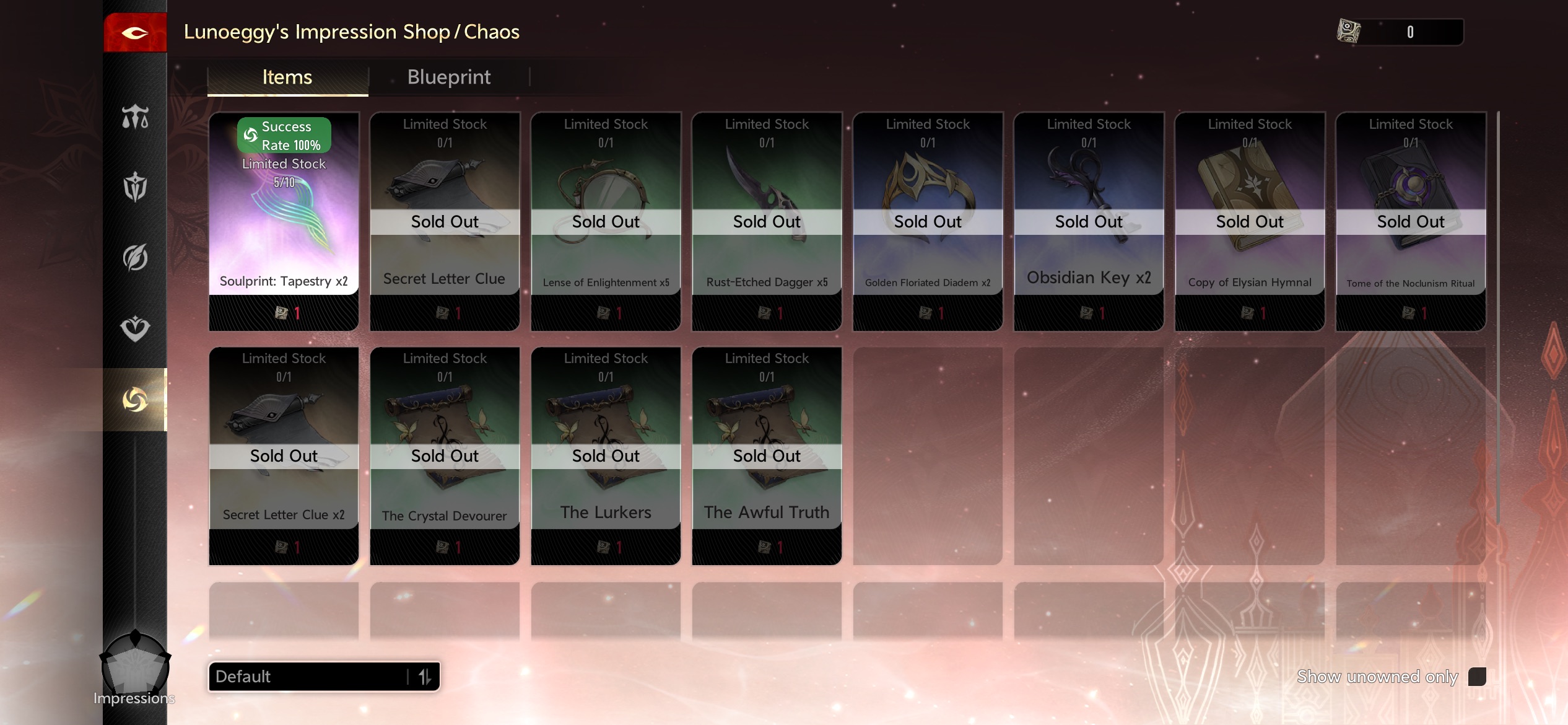Click the Golden Floriated Diadem x2 card
Screen dimensions: 1568x725
928,221
